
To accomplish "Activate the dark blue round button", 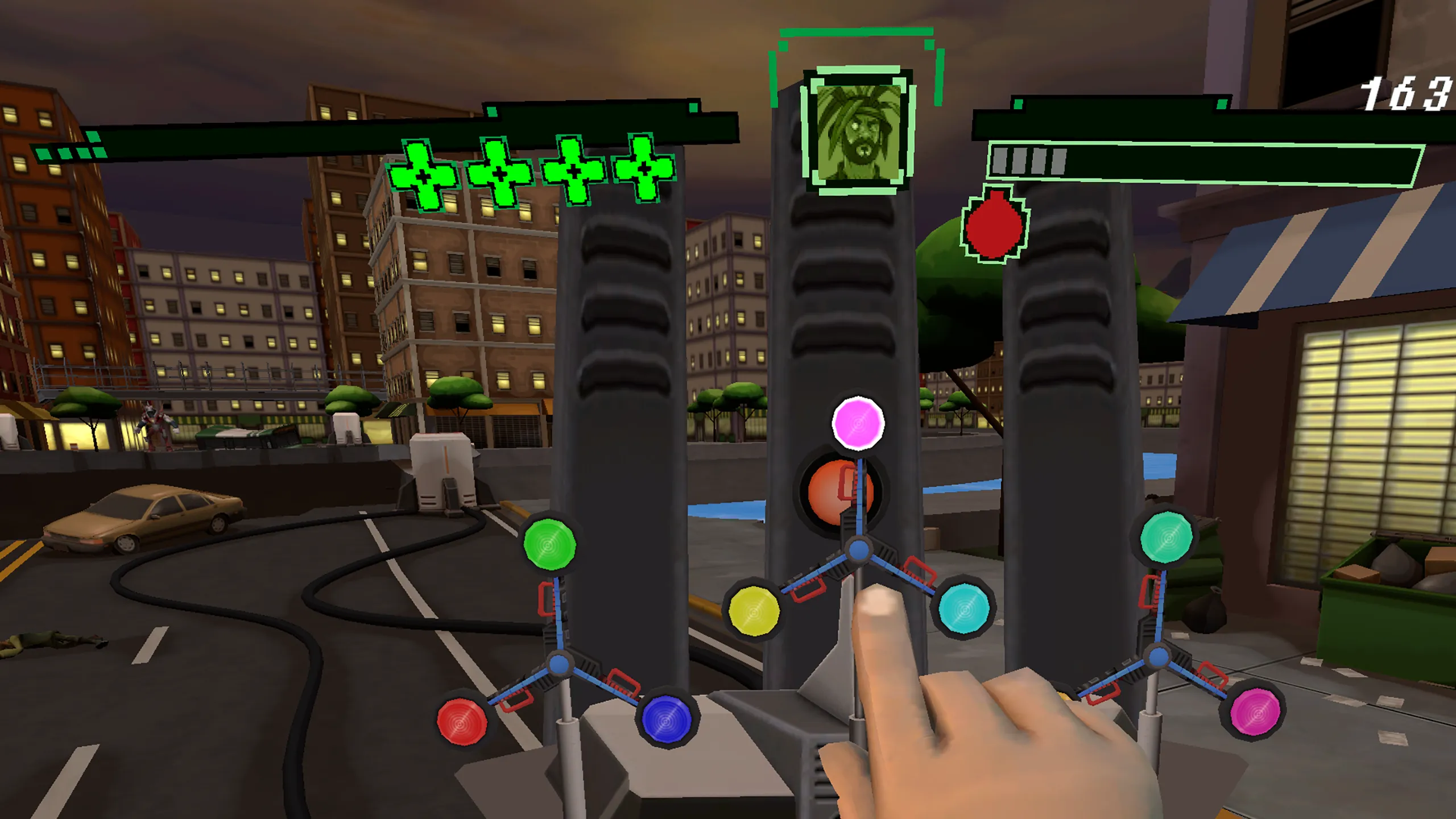I will coord(666,720).
